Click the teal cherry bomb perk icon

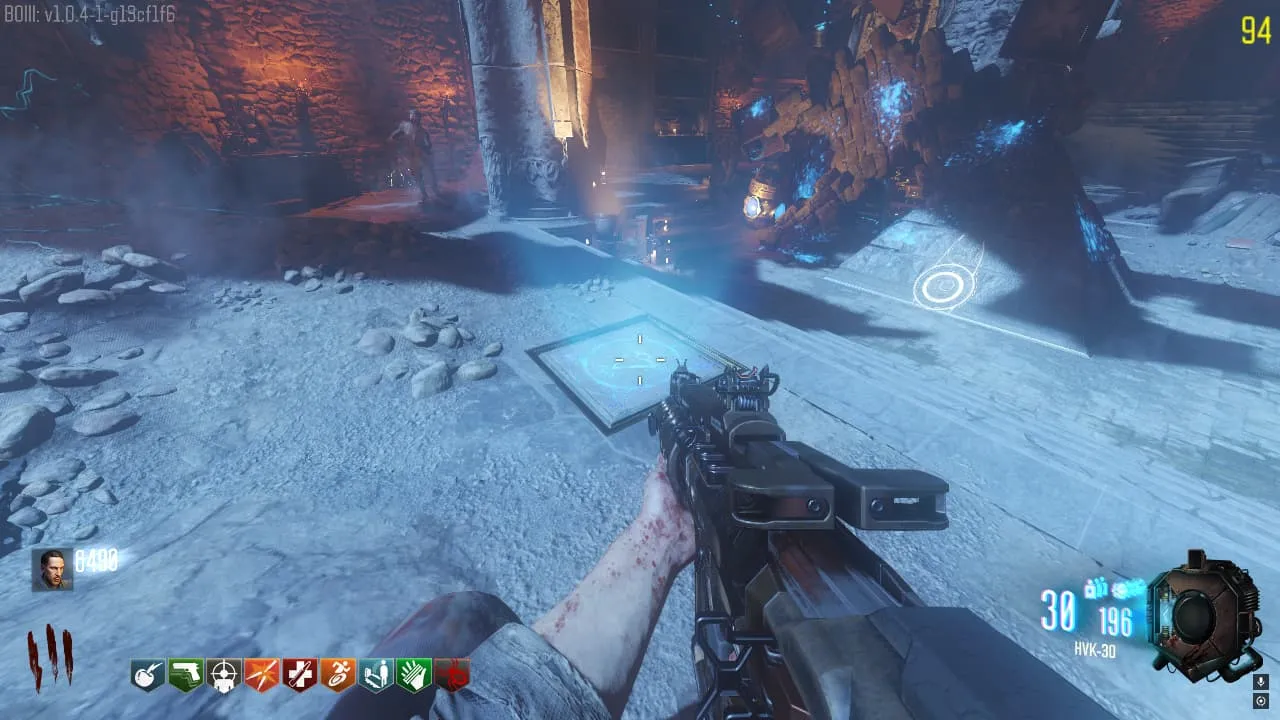[x=147, y=675]
